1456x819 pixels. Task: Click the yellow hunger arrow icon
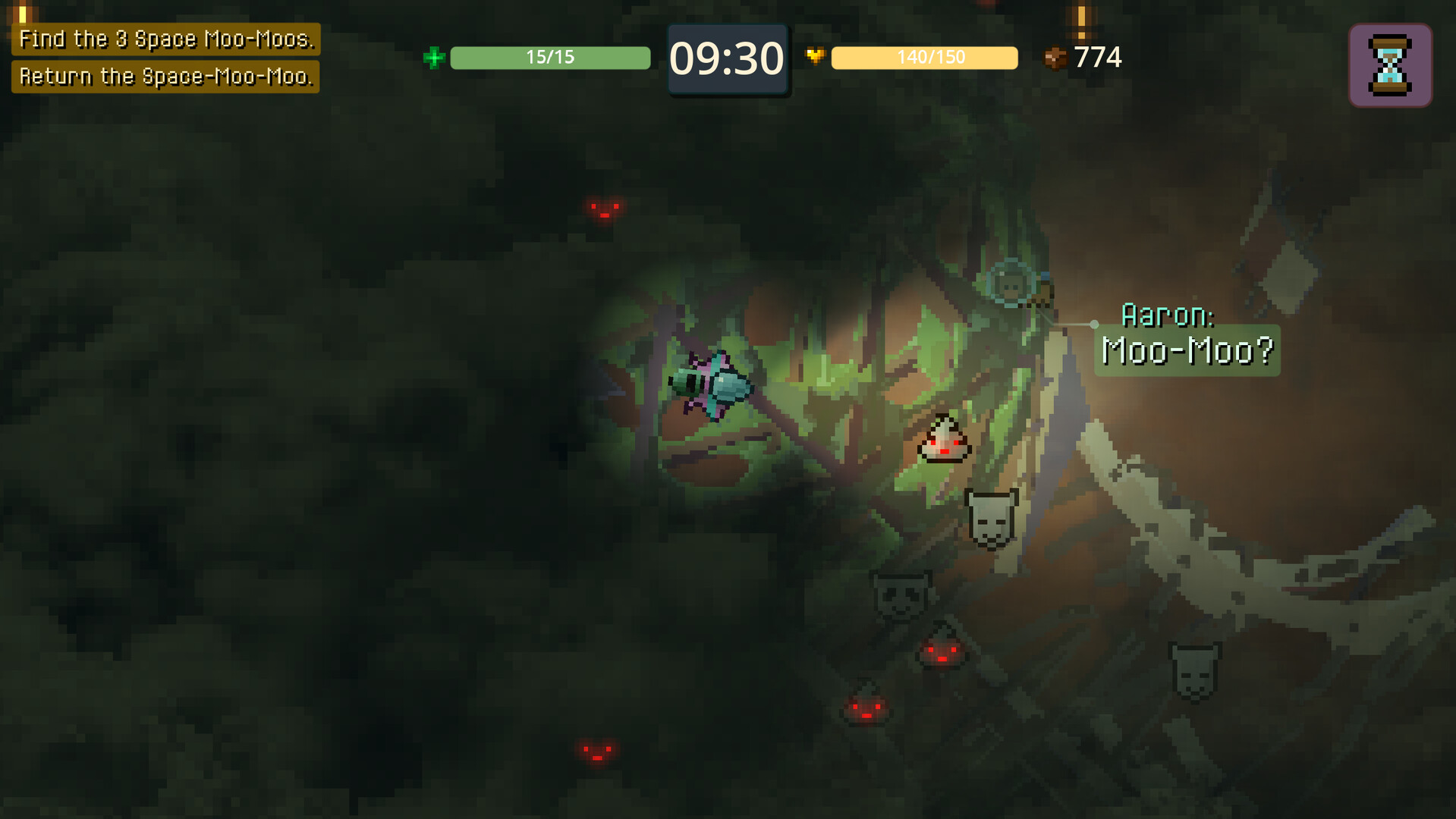point(816,56)
